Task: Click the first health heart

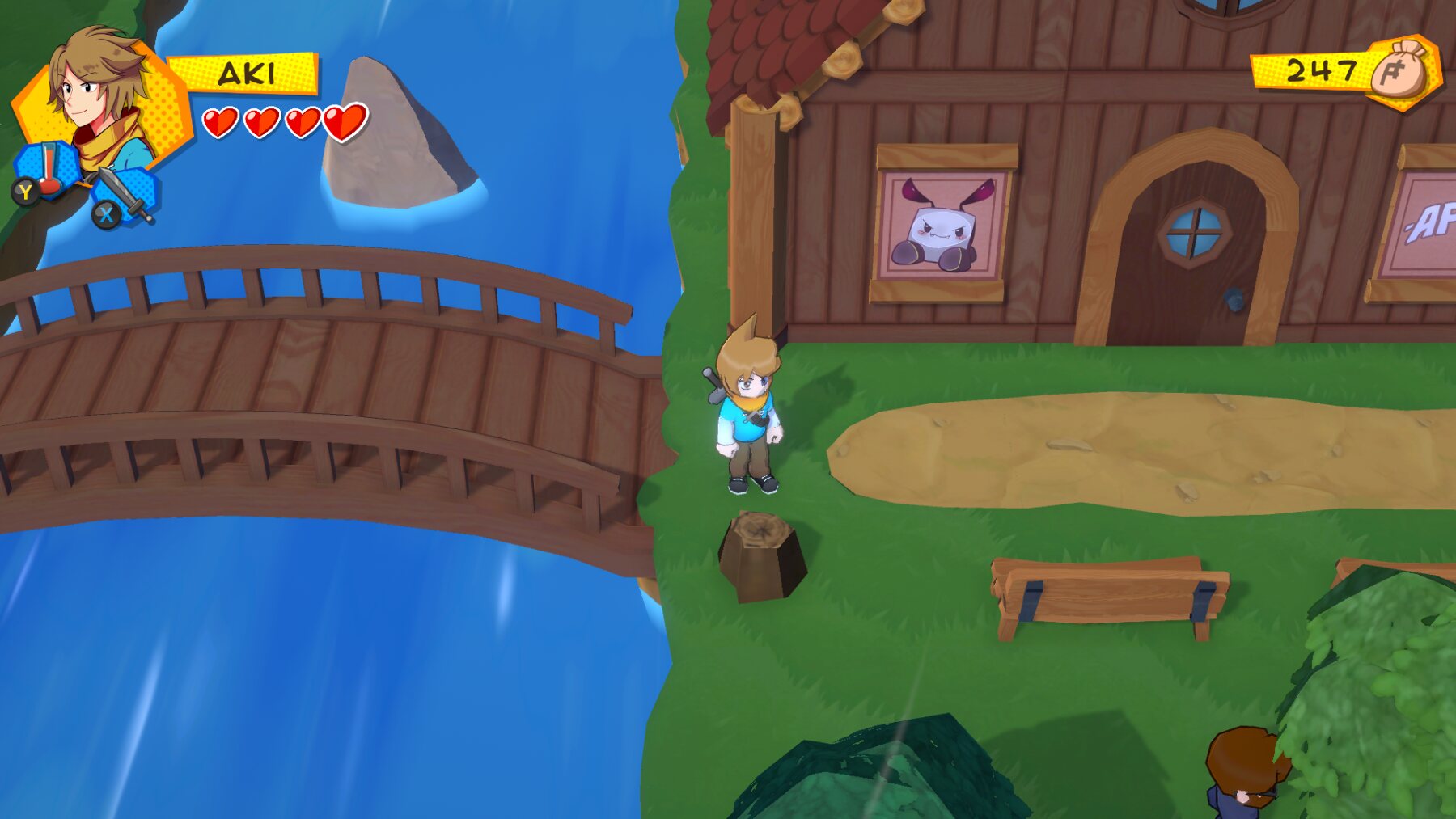Action: click(218, 123)
